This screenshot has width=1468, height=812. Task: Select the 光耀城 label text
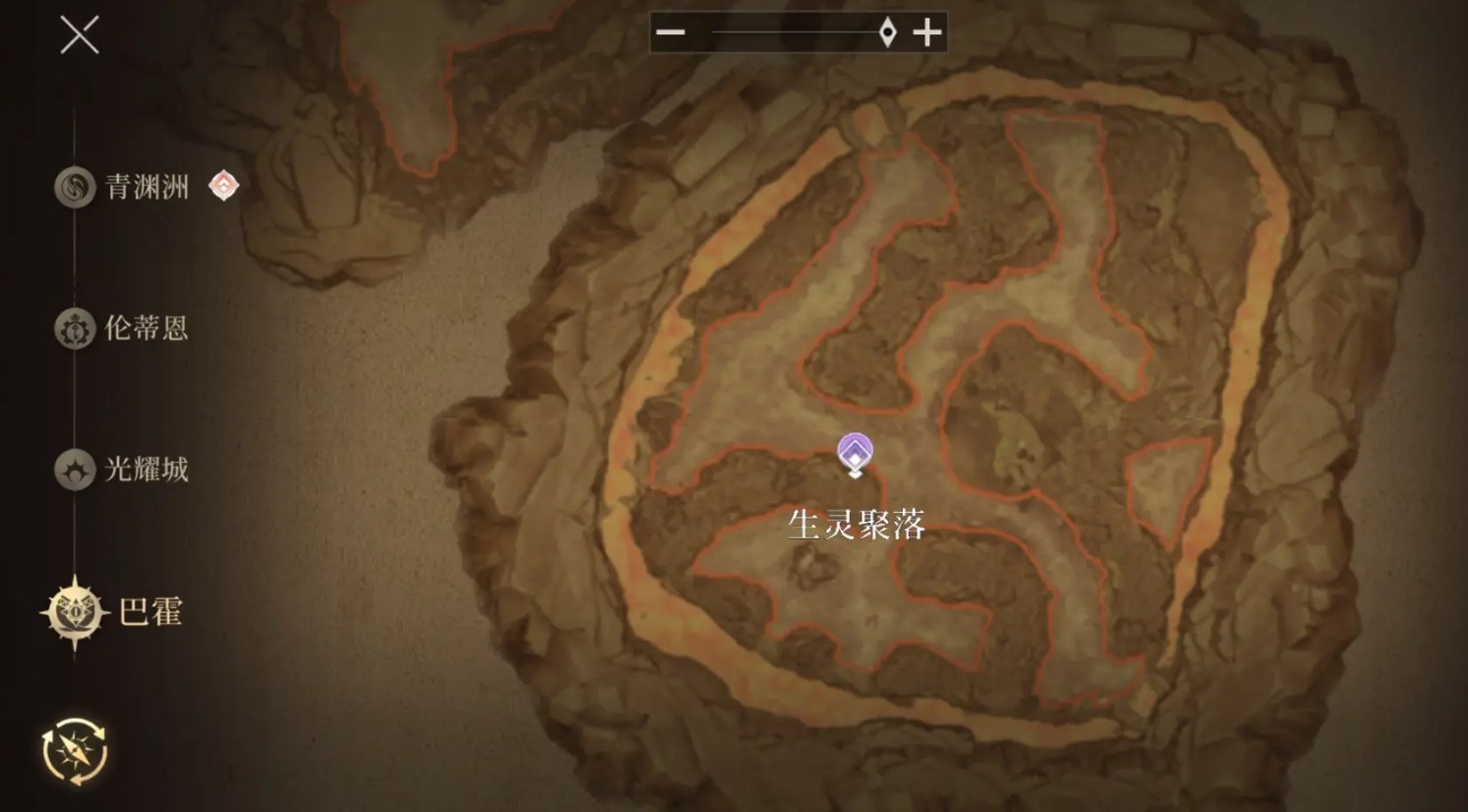click(x=146, y=469)
